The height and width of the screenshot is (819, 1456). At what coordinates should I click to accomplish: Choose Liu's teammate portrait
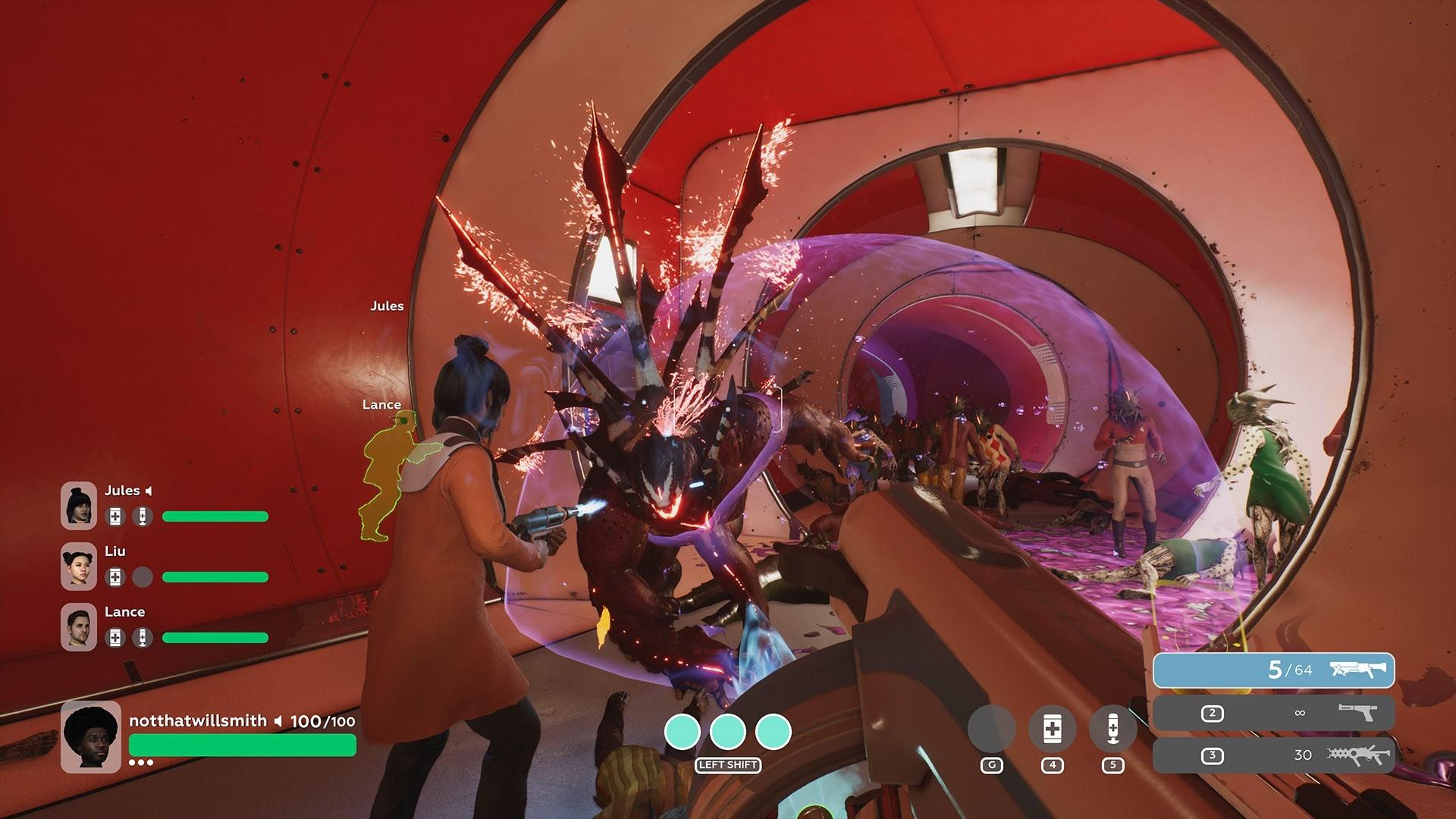point(79,566)
